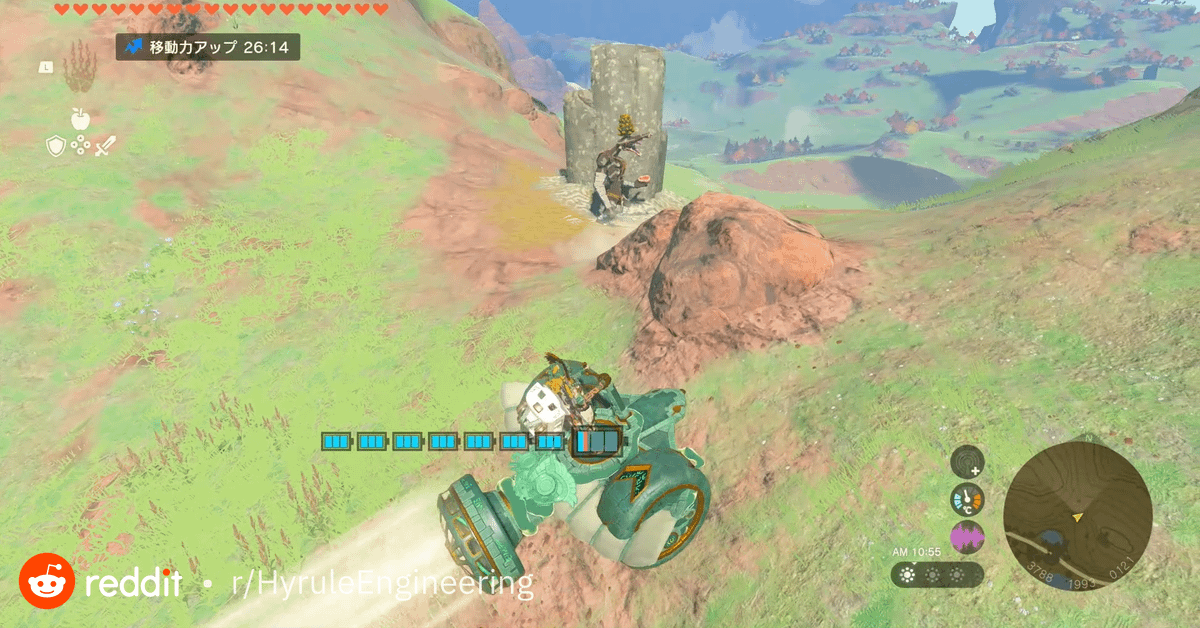Click the Reddit logo
This screenshot has width=1200, height=628.
tap(47, 581)
